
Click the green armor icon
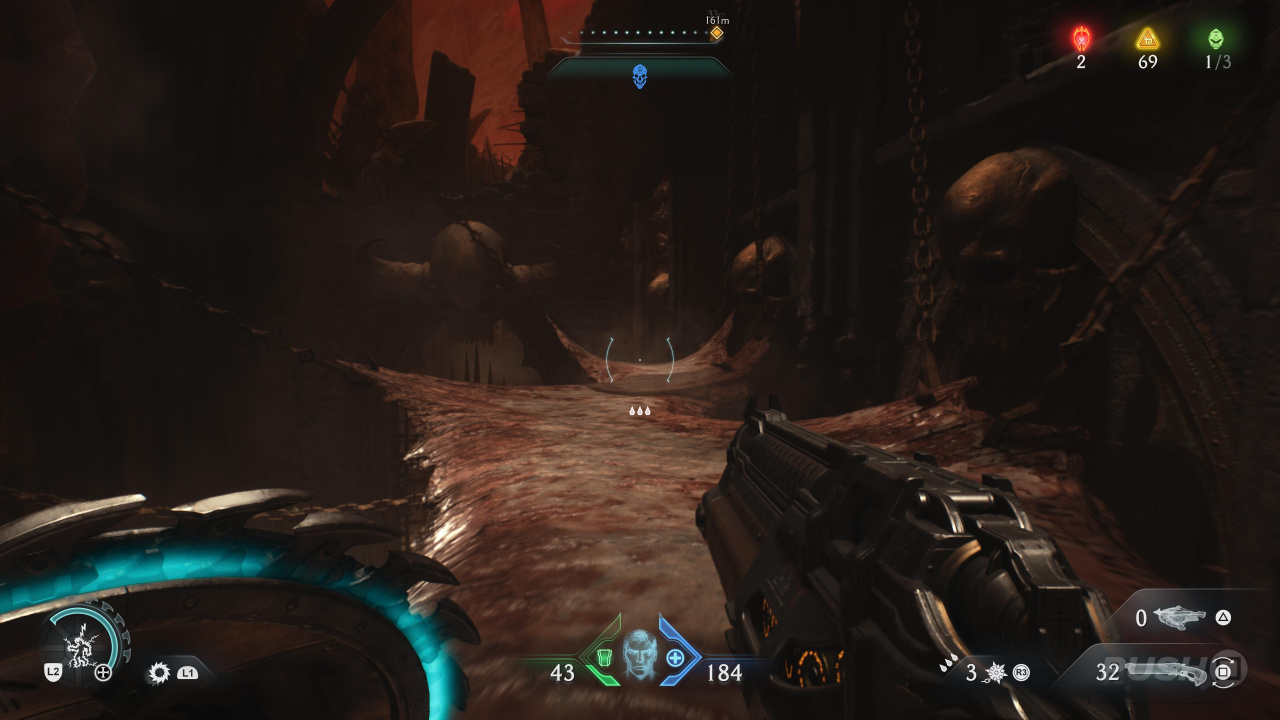pos(603,658)
